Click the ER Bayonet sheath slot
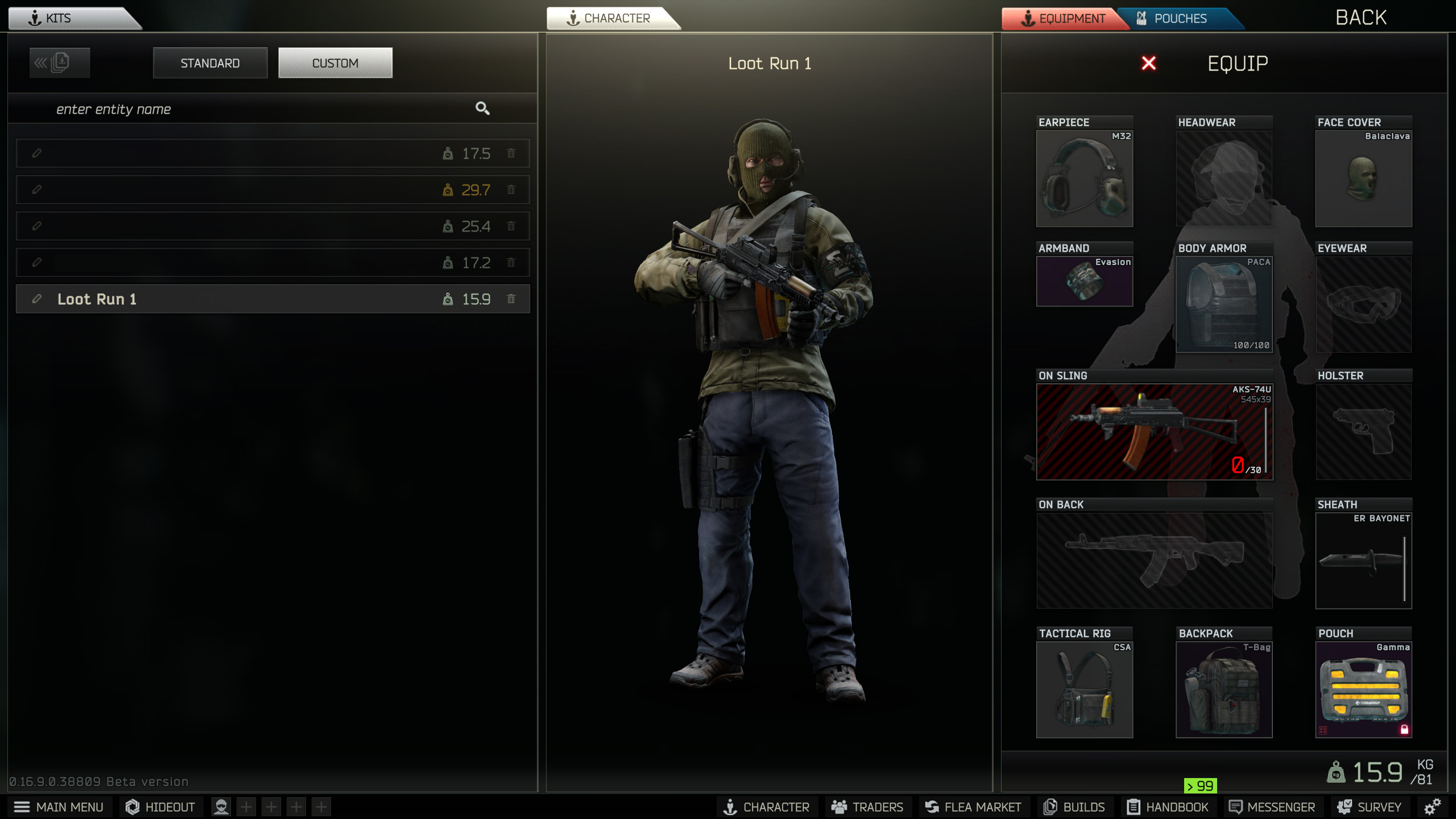 point(1363,560)
